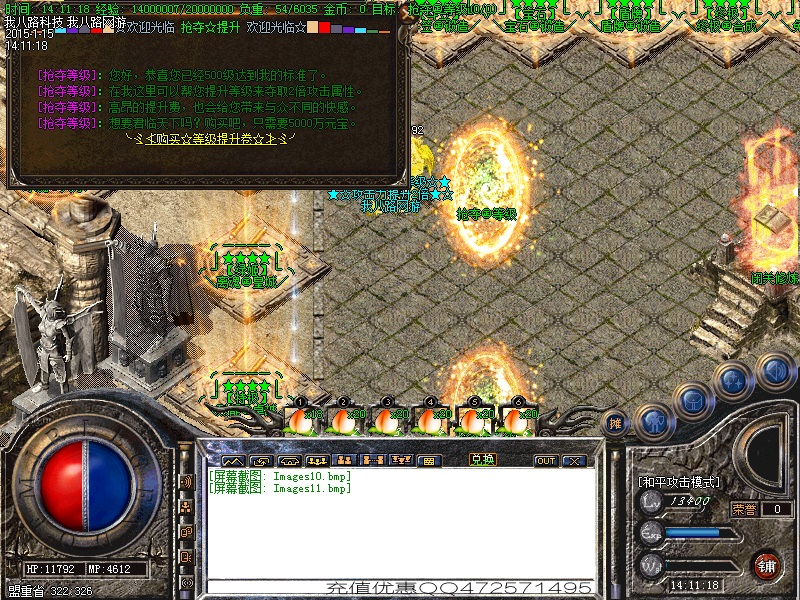
Task: Open the red 铺 shop button
Action: pyautogui.click(x=767, y=565)
